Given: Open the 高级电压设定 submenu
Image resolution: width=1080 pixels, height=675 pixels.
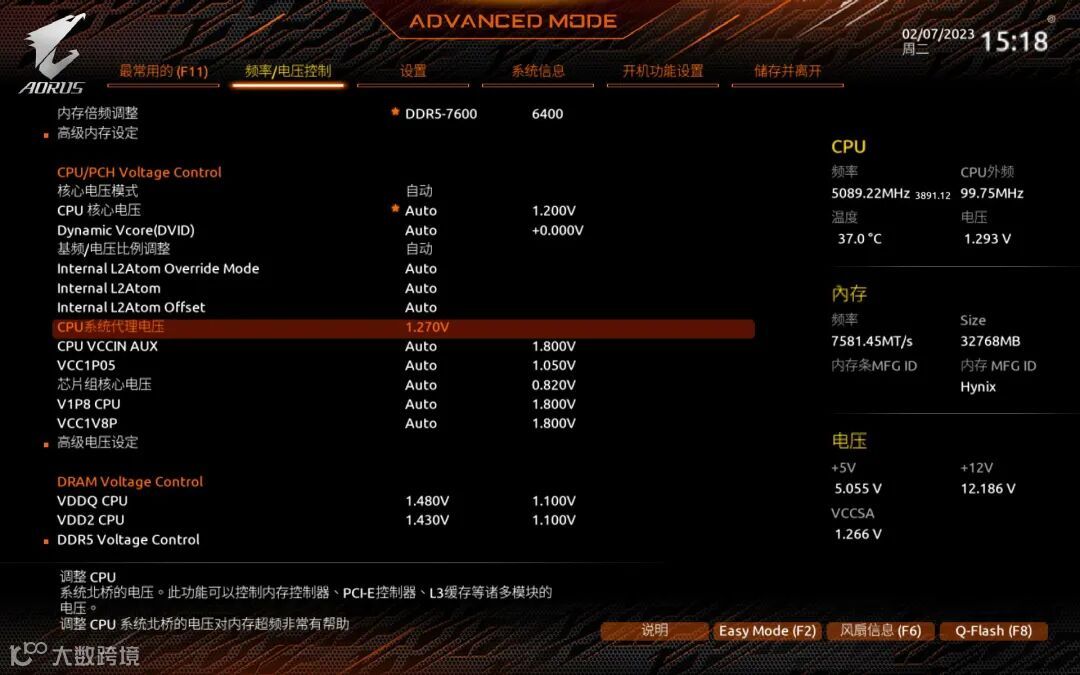Looking at the screenshot, I should tap(97, 442).
